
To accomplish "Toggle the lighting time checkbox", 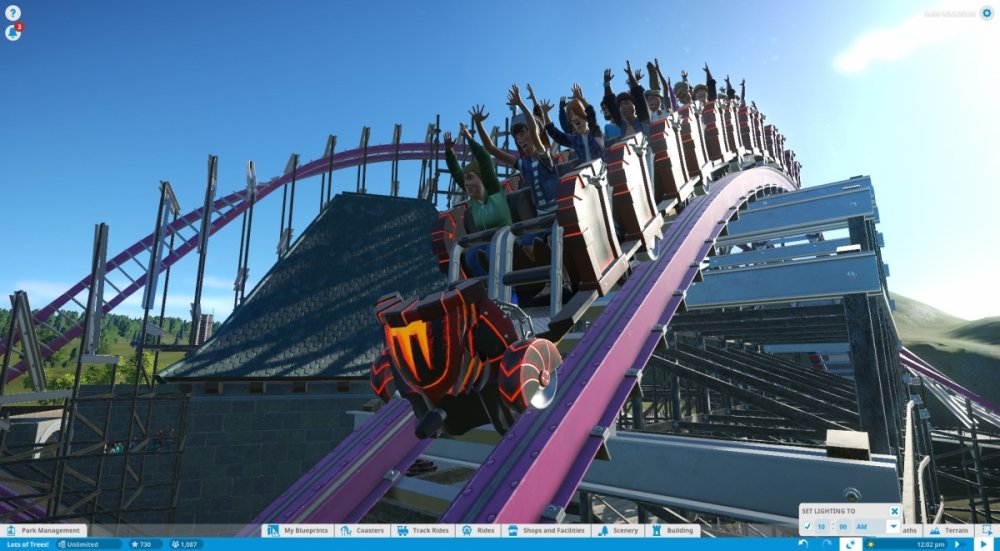I will tap(806, 526).
